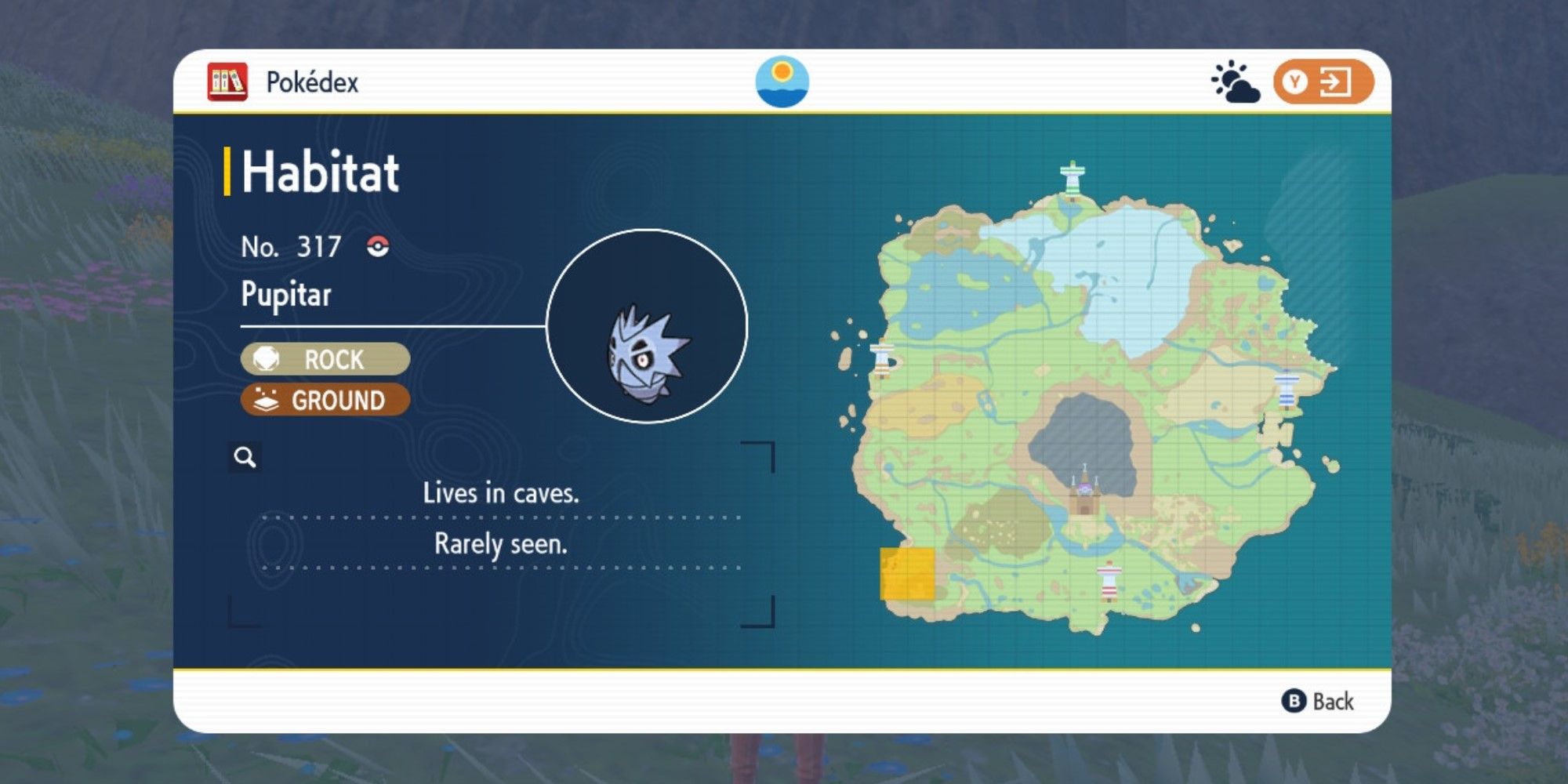
Task: Select the ROCK type badge
Action: pyautogui.click(x=325, y=360)
